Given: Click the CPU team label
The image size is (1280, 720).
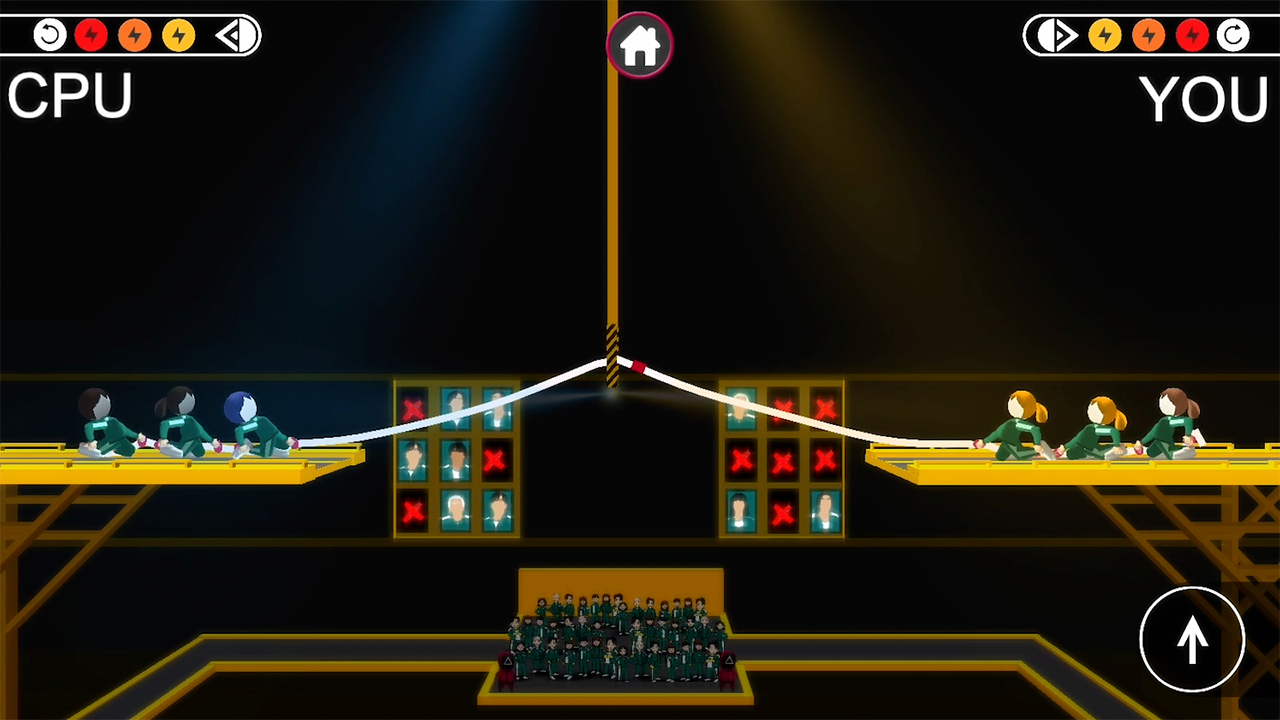Looking at the screenshot, I should [68, 95].
